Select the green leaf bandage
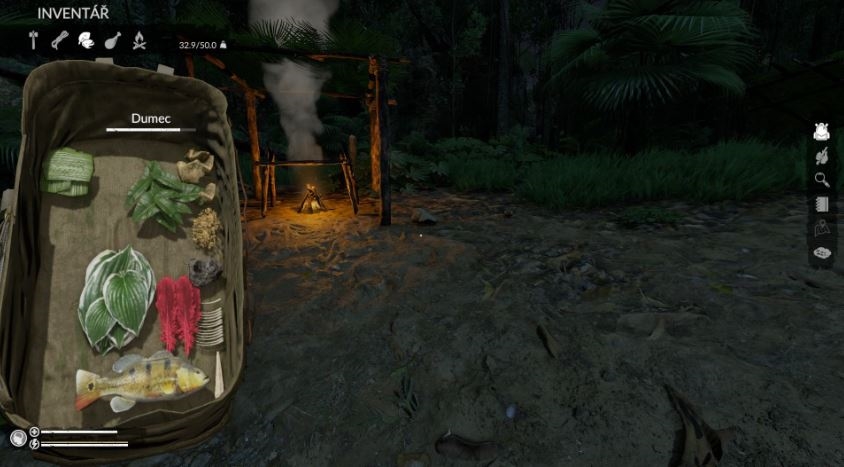 pyautogui.click(x=68, y=171)
